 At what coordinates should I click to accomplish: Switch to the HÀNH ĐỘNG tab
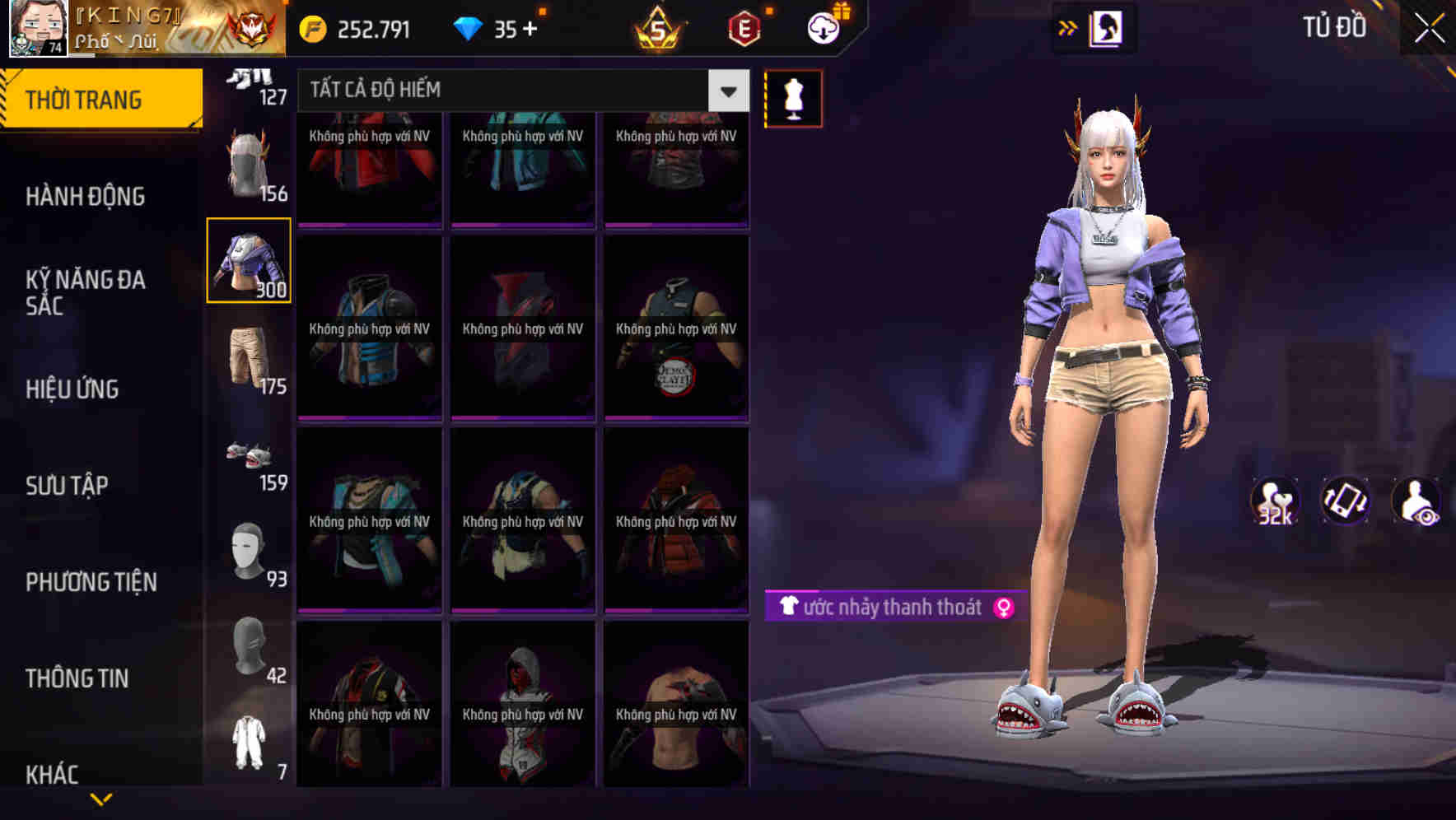coord(83,196)
